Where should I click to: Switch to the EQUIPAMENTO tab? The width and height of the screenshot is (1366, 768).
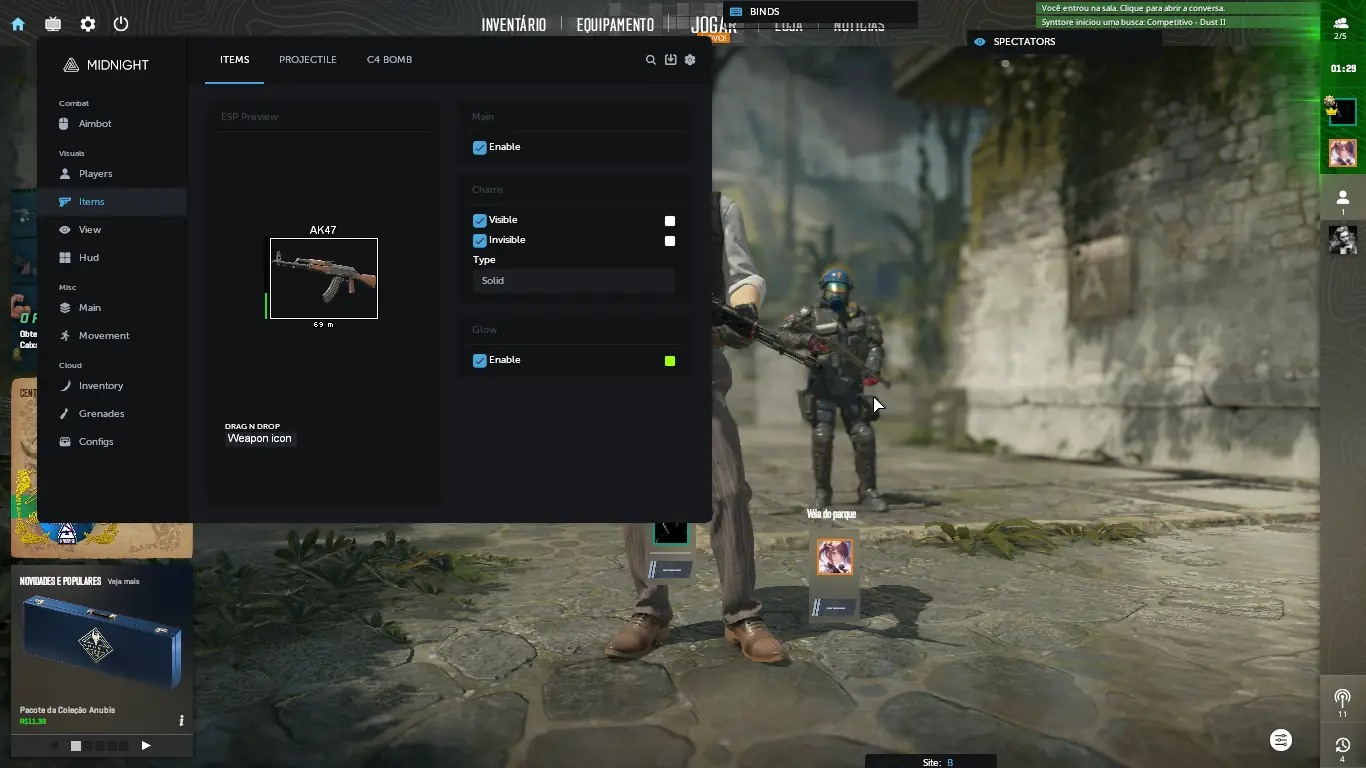(x=615, y=24)
